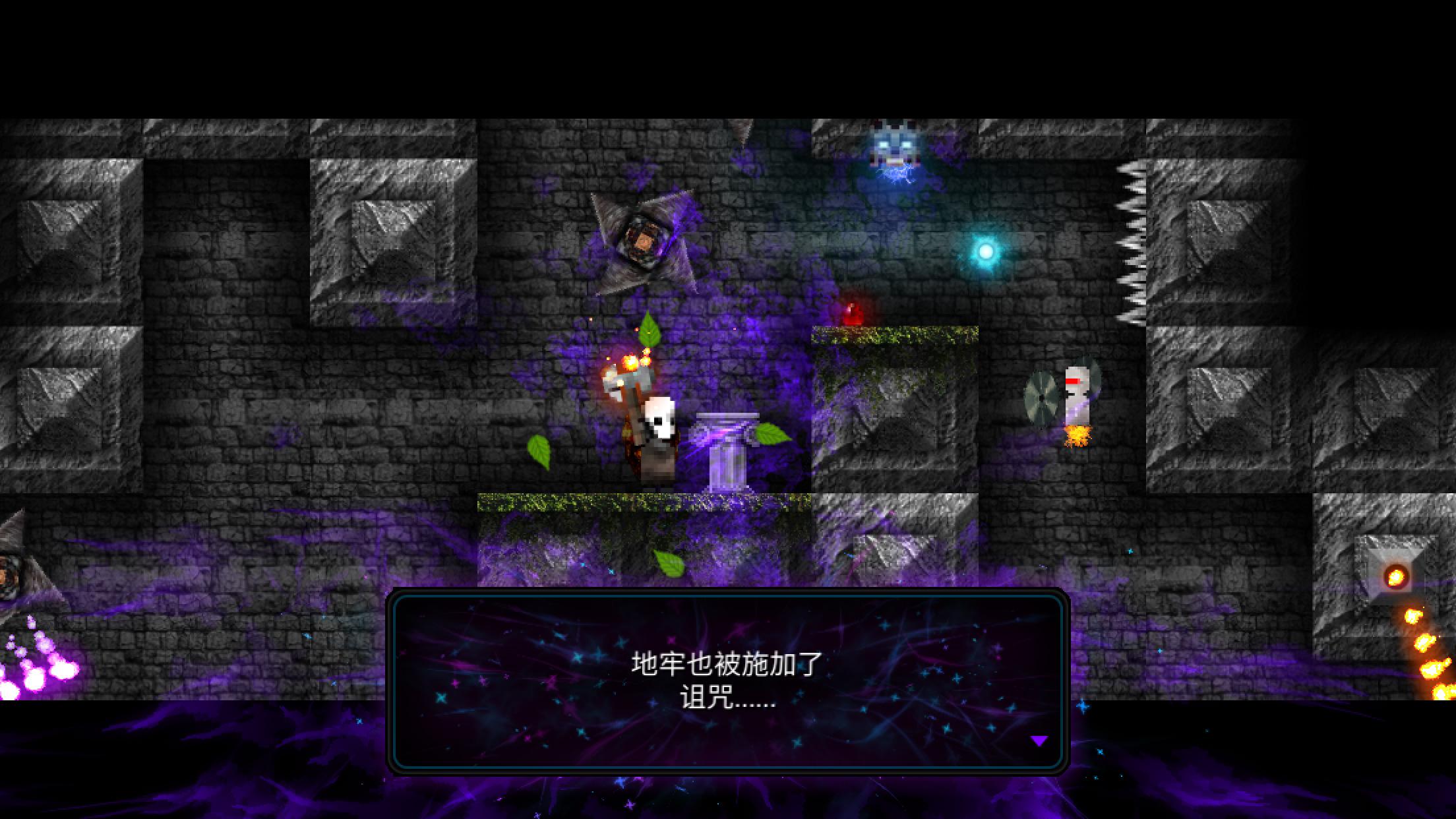The height and width of the screenshot is (819, 1456).
Task: Click the electrified spider enemy at the top
Action: click(x=894, y=145)
